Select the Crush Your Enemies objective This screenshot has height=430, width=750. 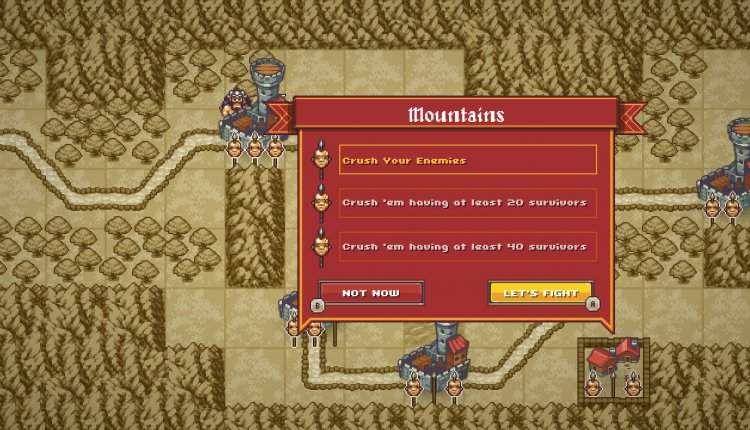467,160
